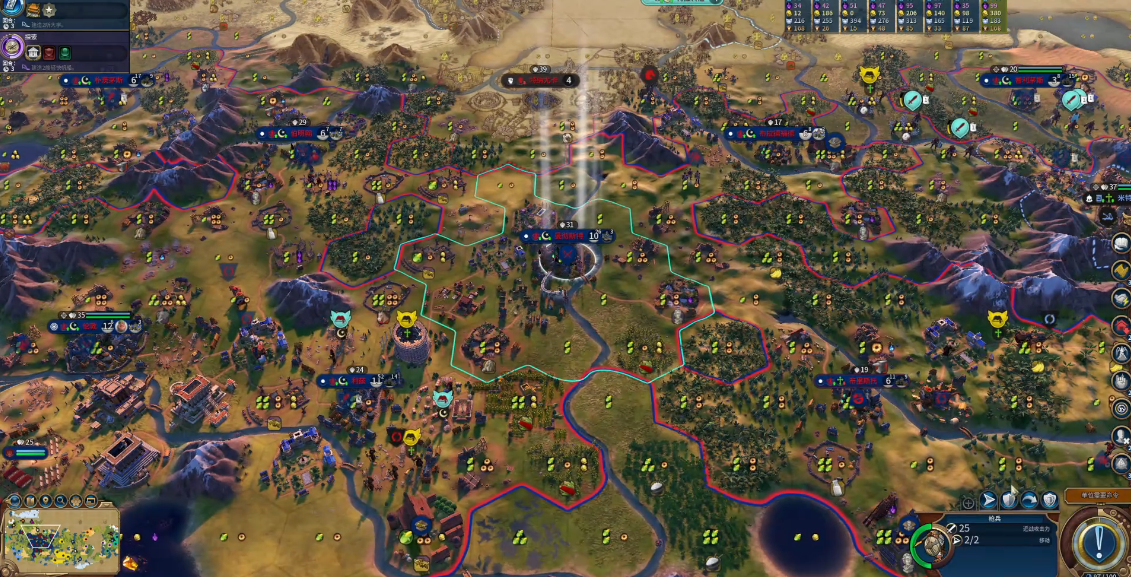Open the map pin tool
1131x577 pixels.
coord(47,501)
